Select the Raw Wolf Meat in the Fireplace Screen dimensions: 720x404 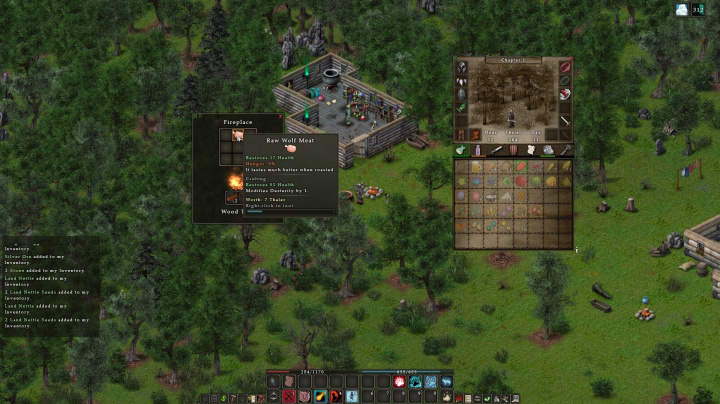tap(238, 135)
